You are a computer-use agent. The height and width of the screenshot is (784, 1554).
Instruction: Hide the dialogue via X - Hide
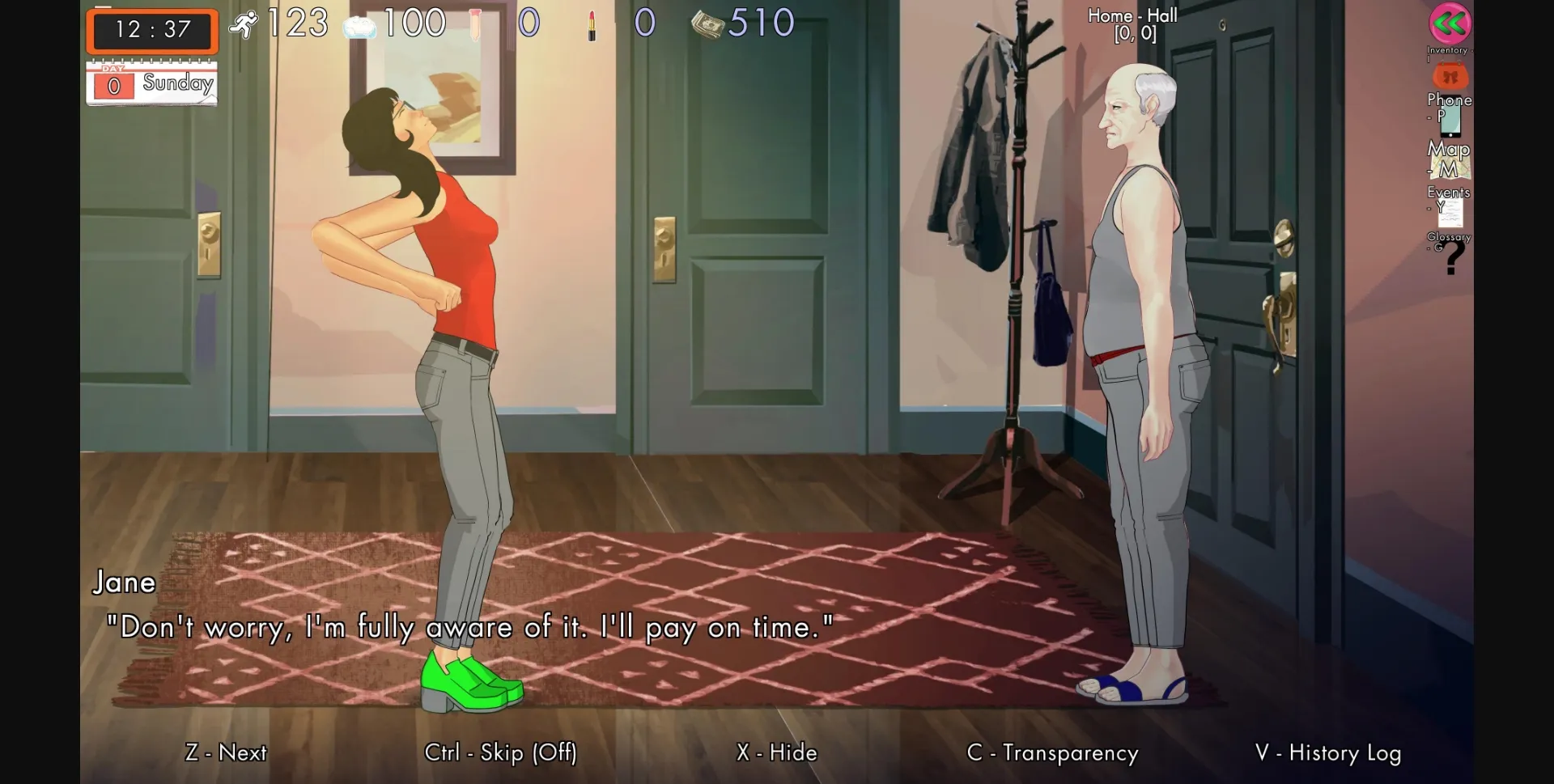[775, 752]
